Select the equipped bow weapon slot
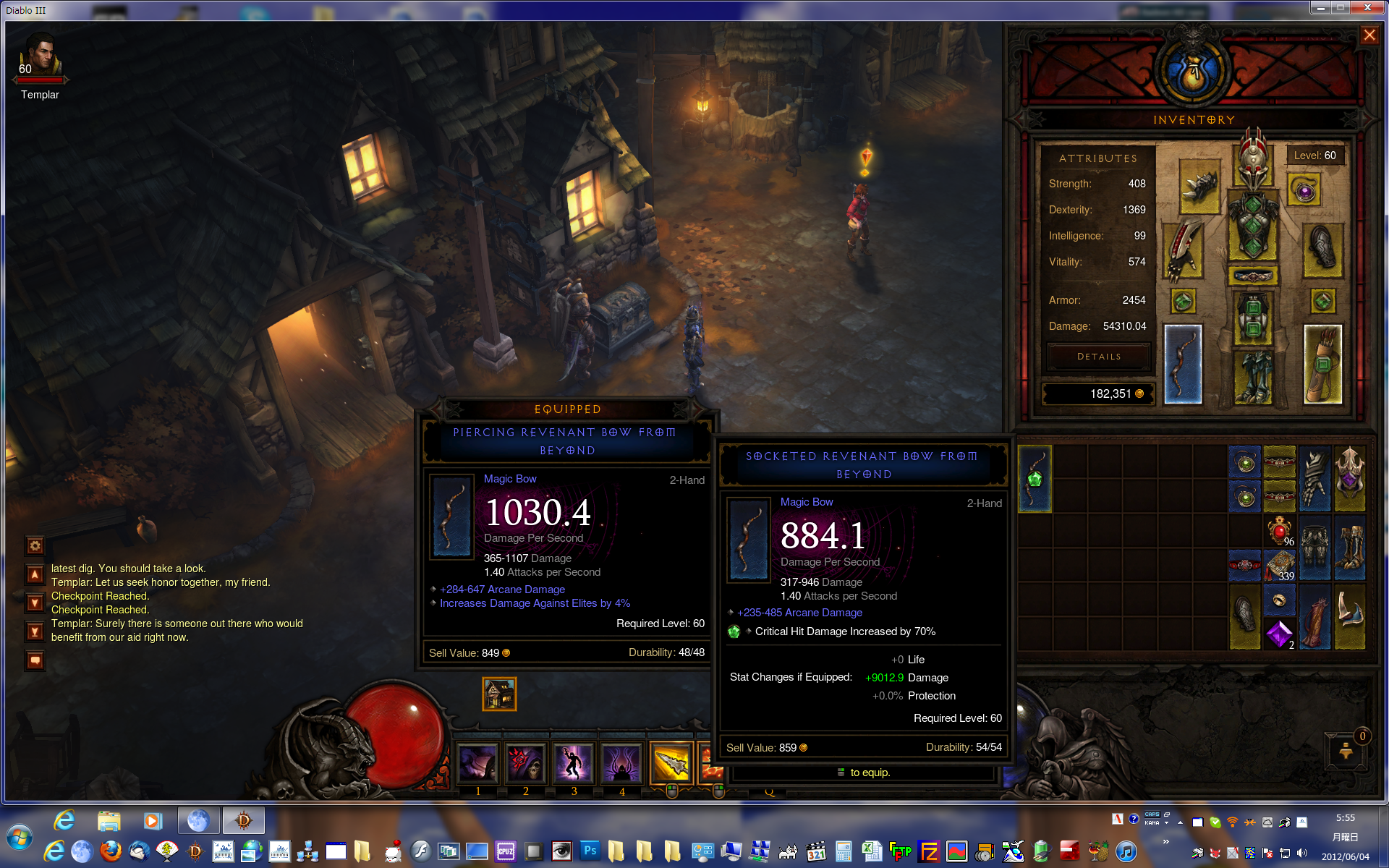The width and height of the screenshot is (1389, 868). (1183, 364)
